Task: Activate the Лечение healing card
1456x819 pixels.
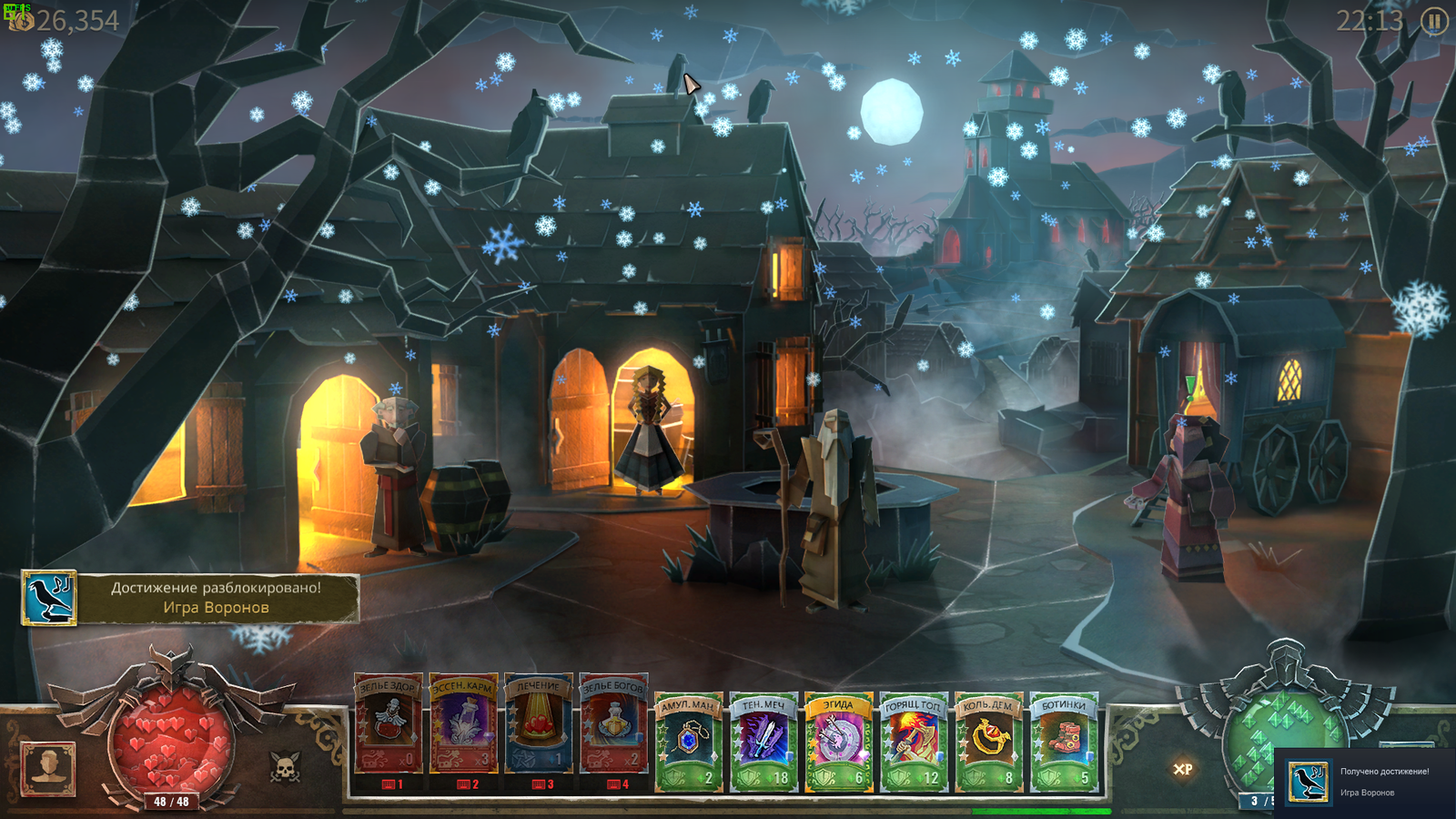Action: 539,728
